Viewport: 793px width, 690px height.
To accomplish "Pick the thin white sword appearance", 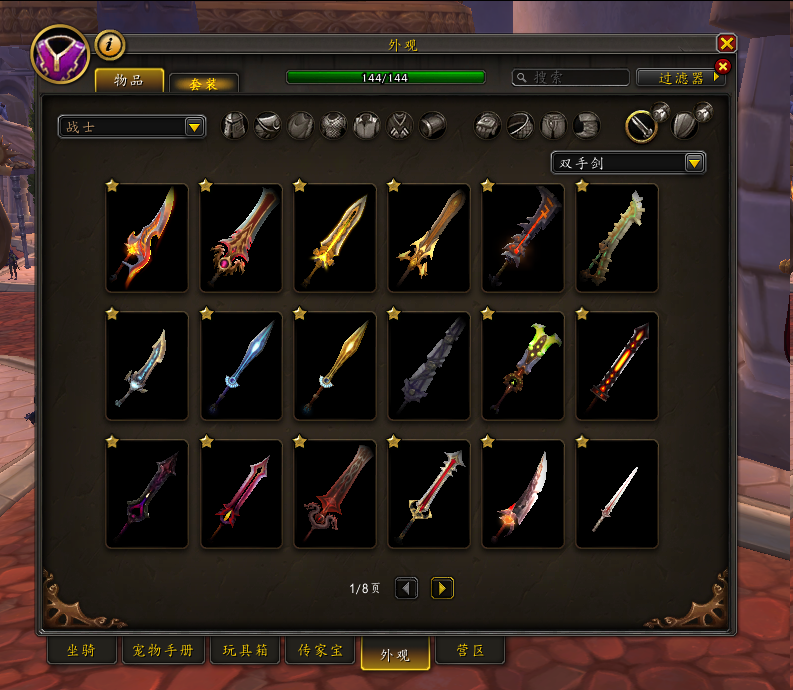I will coord(617,494).
